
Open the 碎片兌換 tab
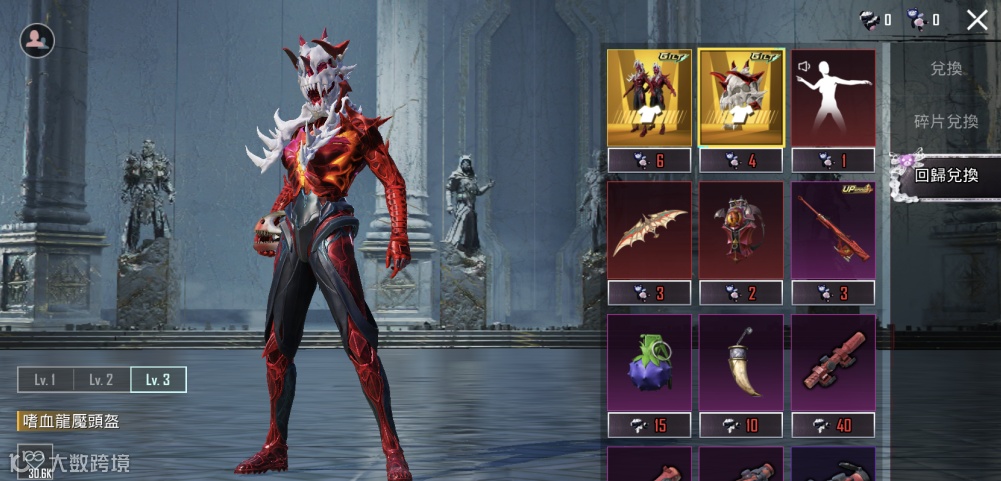tap(945, 121)
